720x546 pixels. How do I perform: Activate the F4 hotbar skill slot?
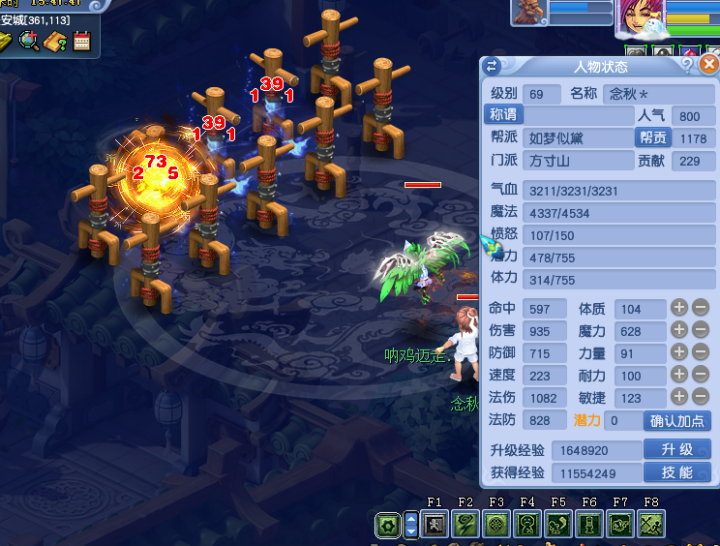tap(527, 523)
